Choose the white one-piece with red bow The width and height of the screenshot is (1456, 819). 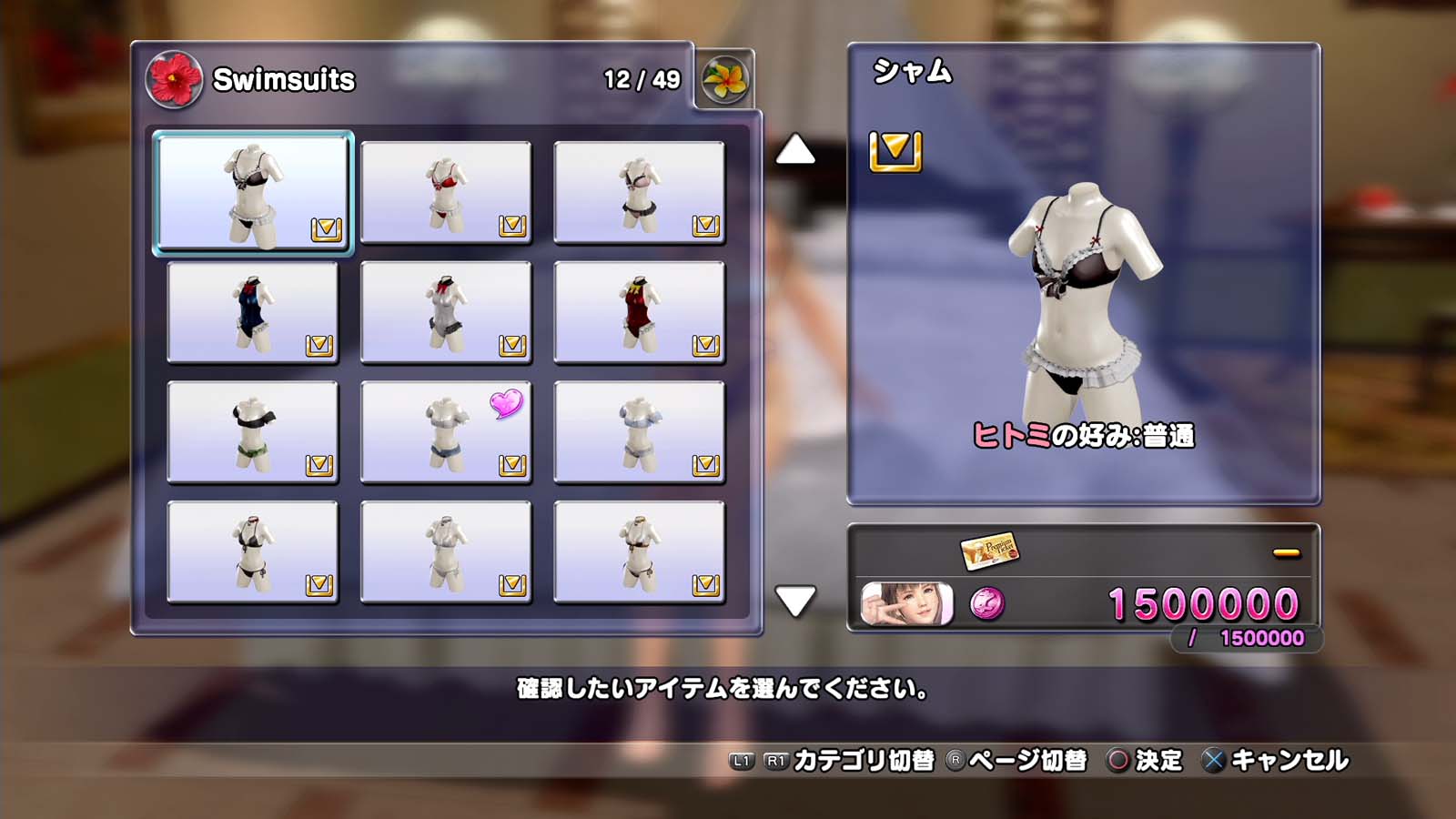(x=446, y=312)
